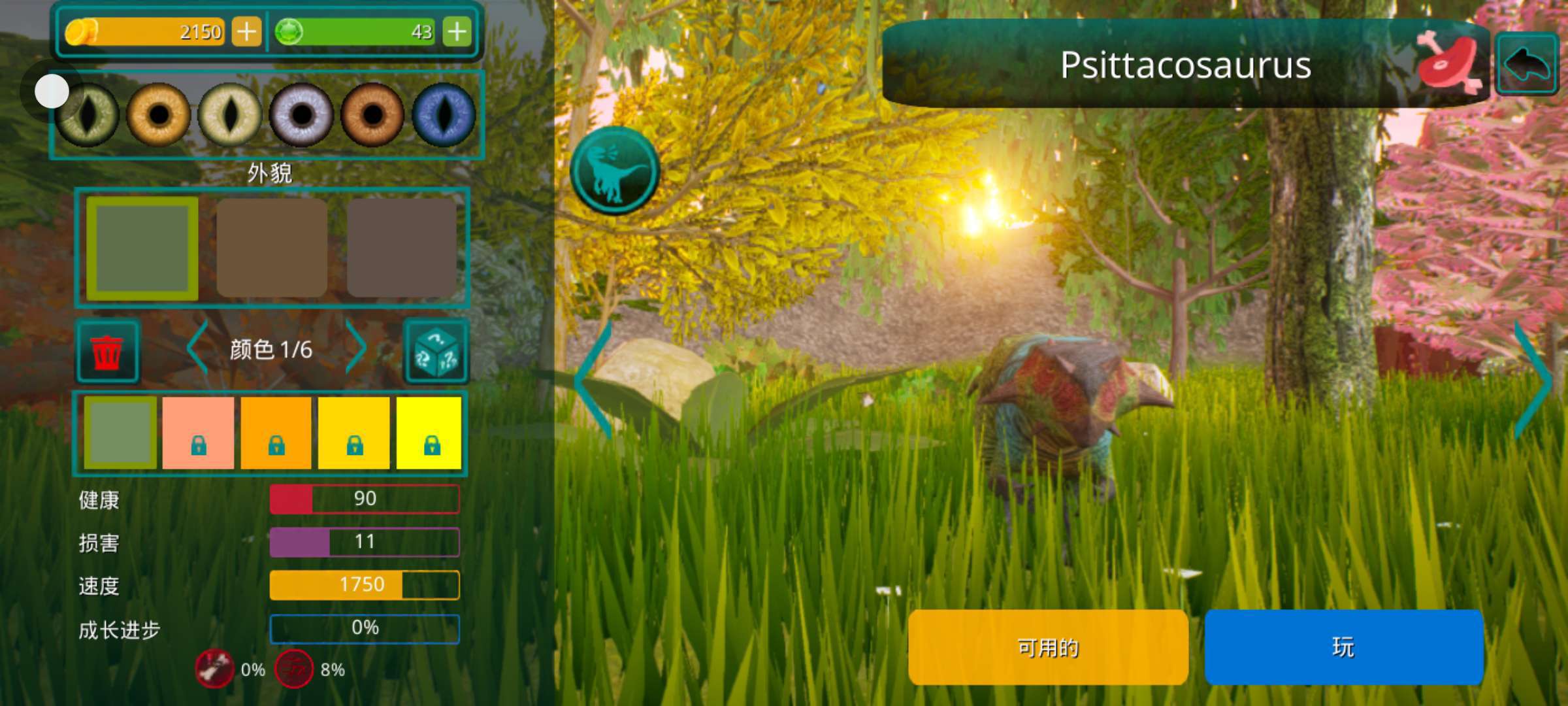Go back using the return arrow button

click(1527, 65)
